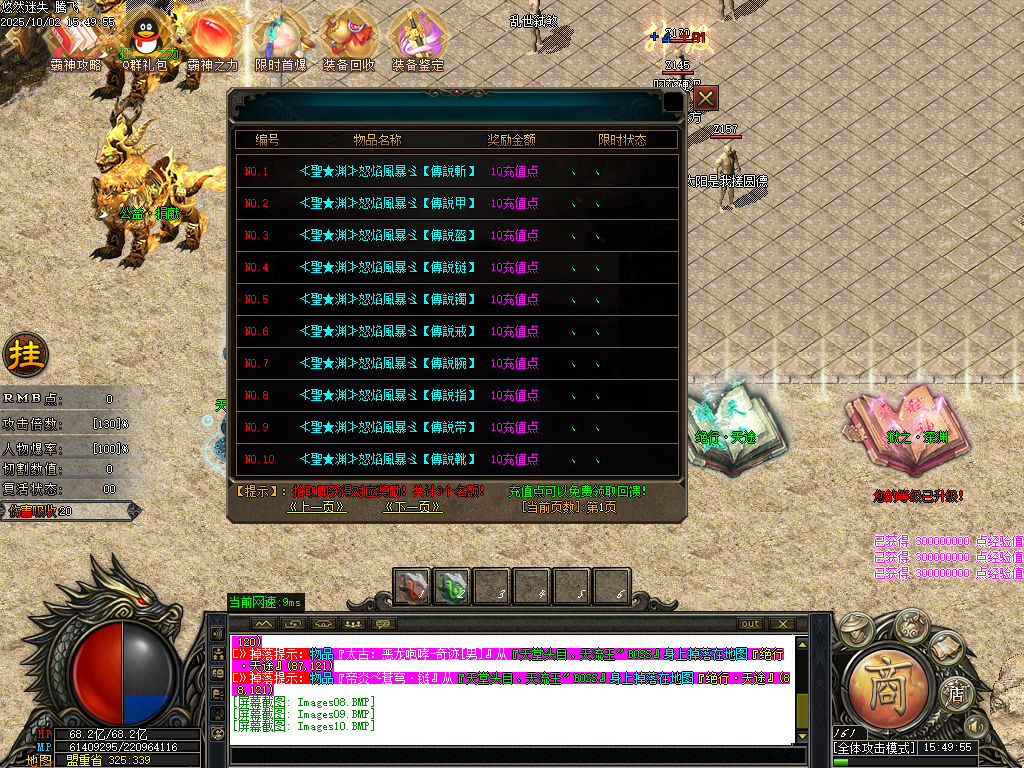The height and width of the screenshot is (768, 1024).
Task: Click the chat window's out button
Action: click(x=750, y=624)
